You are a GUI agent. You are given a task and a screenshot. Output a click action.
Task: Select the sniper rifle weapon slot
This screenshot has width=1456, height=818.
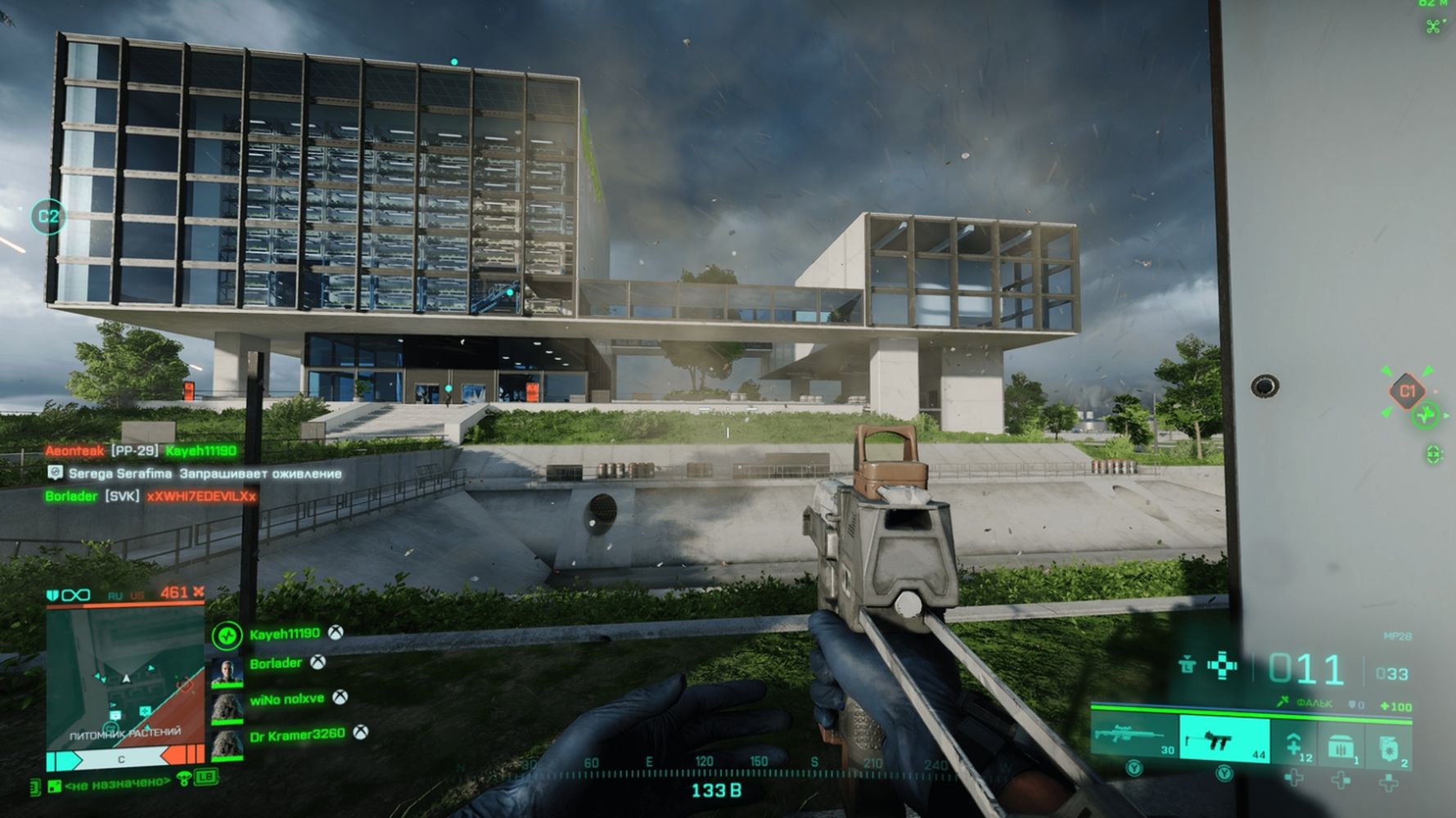click(x=1134, y=735)
